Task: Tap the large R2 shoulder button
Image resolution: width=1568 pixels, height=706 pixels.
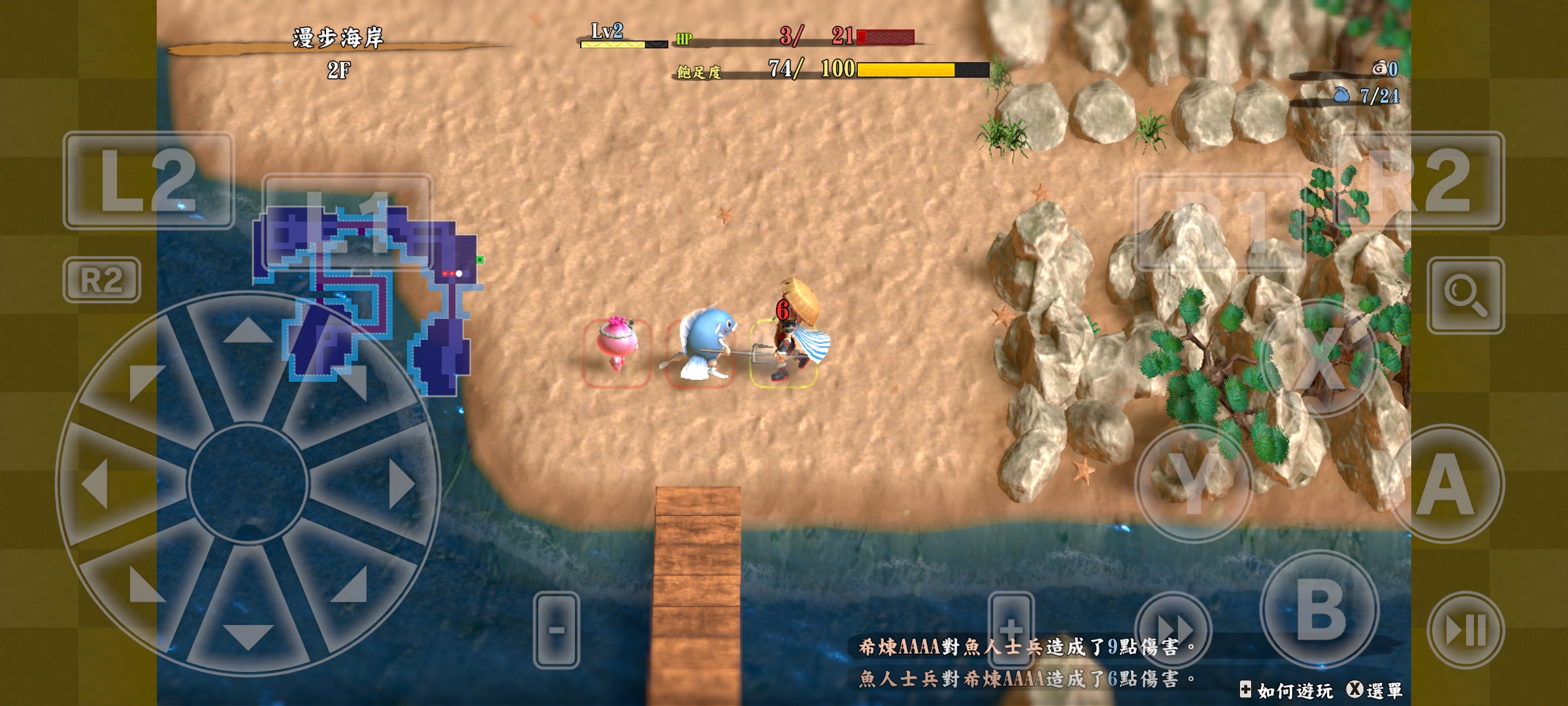Action: [1421, 180]
